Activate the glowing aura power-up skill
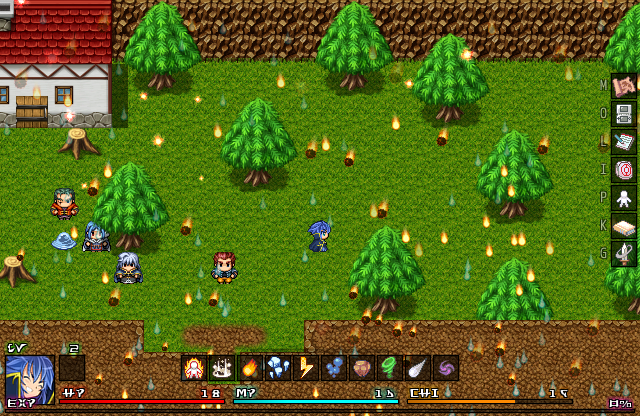 (x=194, y=368)
